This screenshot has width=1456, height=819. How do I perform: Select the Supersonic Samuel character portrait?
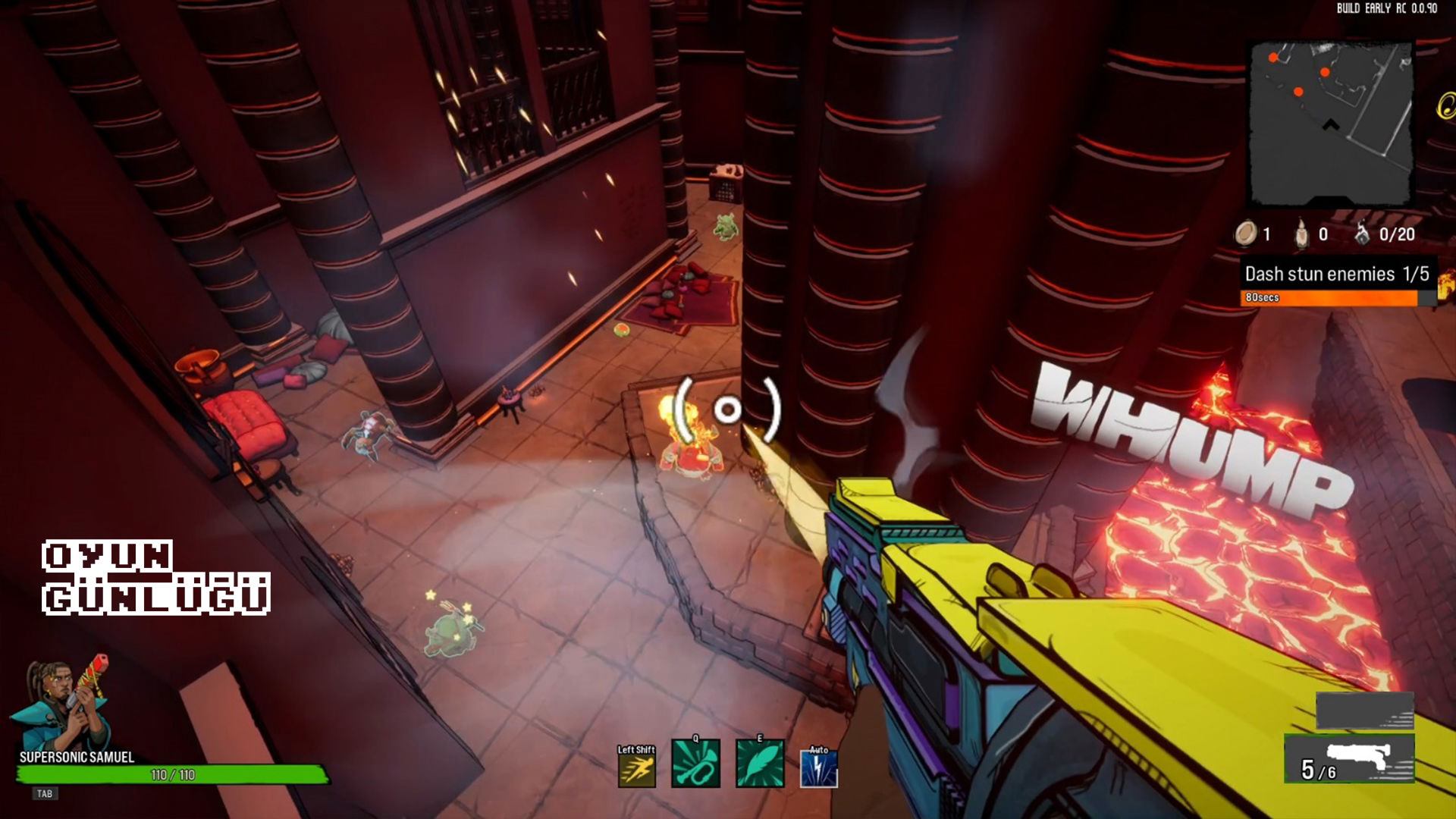click(x=62, y=704)
